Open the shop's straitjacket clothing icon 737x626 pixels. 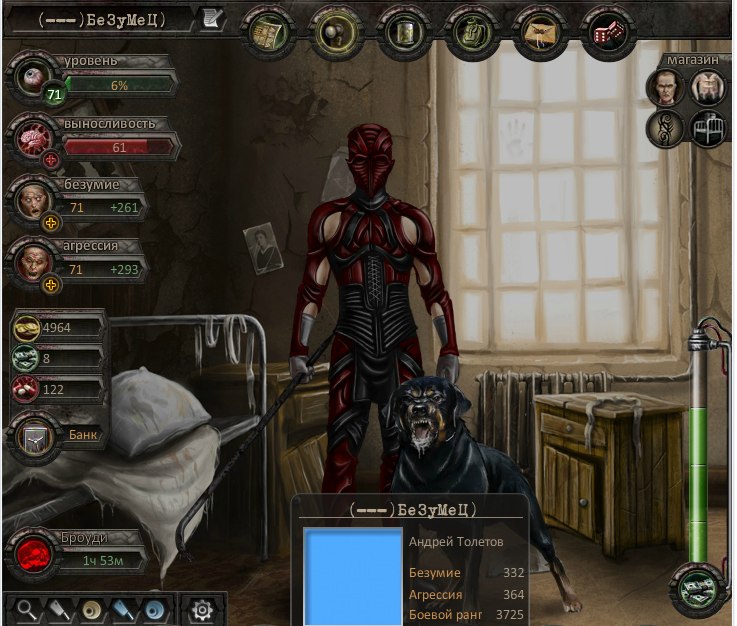click(707, 89)
